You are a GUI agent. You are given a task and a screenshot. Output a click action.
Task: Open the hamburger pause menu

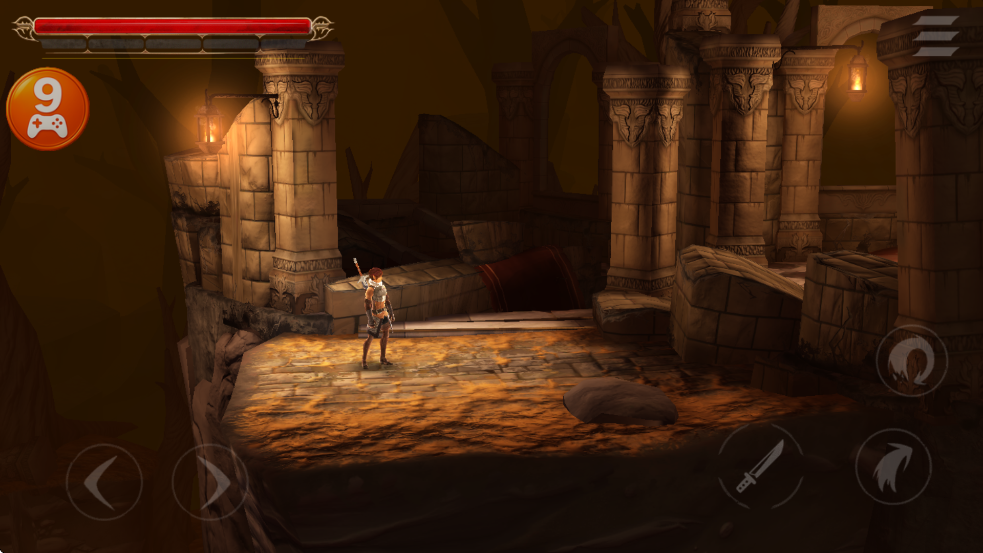coord(937,35)
